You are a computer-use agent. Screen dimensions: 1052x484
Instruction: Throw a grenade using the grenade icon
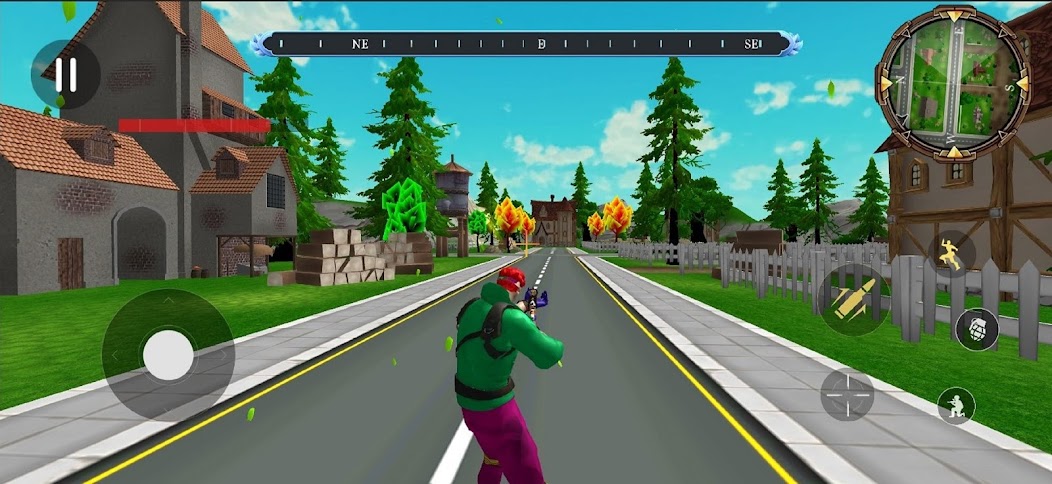click(x=977, y=329)
